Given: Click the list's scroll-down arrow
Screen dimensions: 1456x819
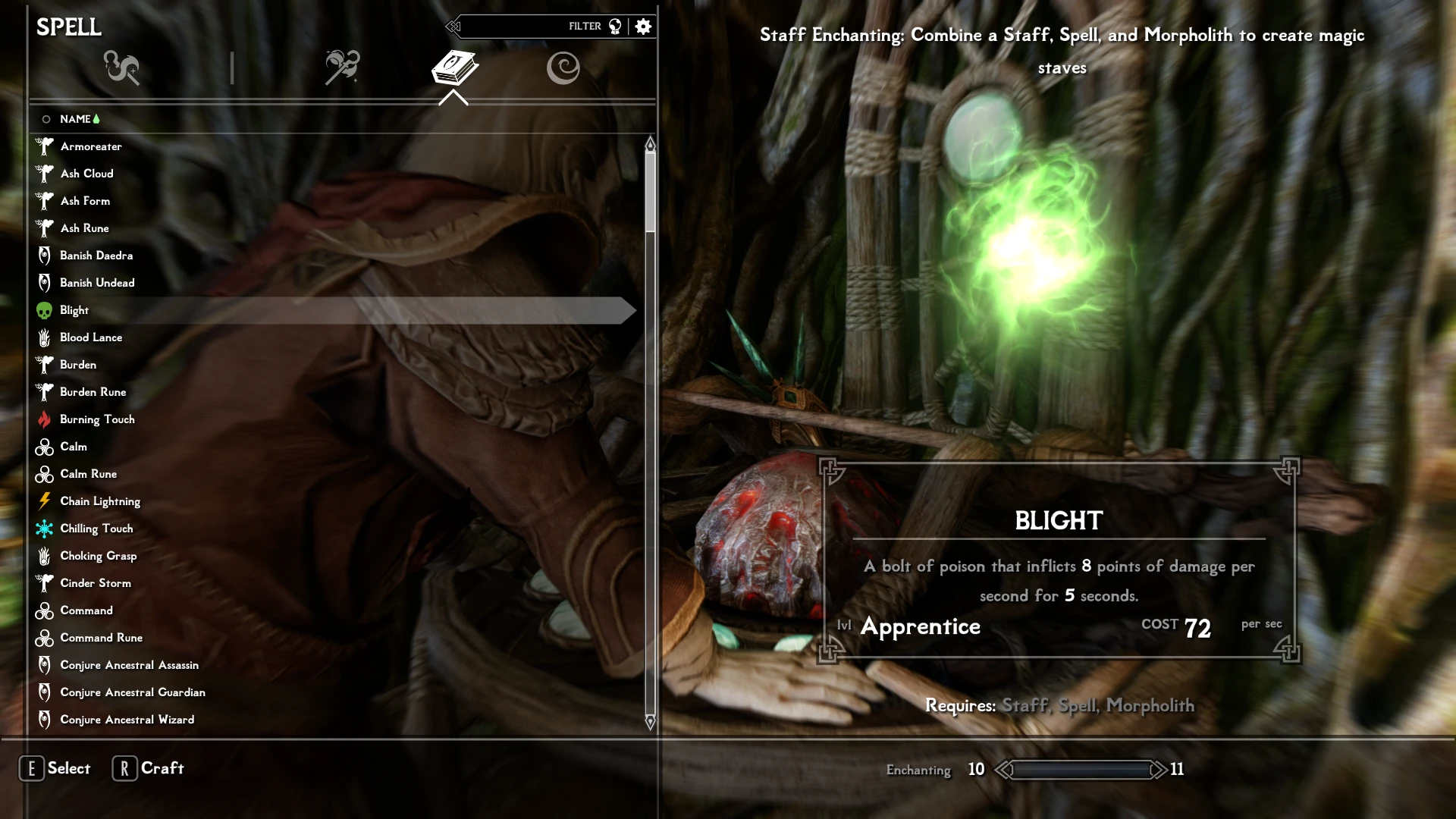Looking at the screenshot, I should pos(650,721).
